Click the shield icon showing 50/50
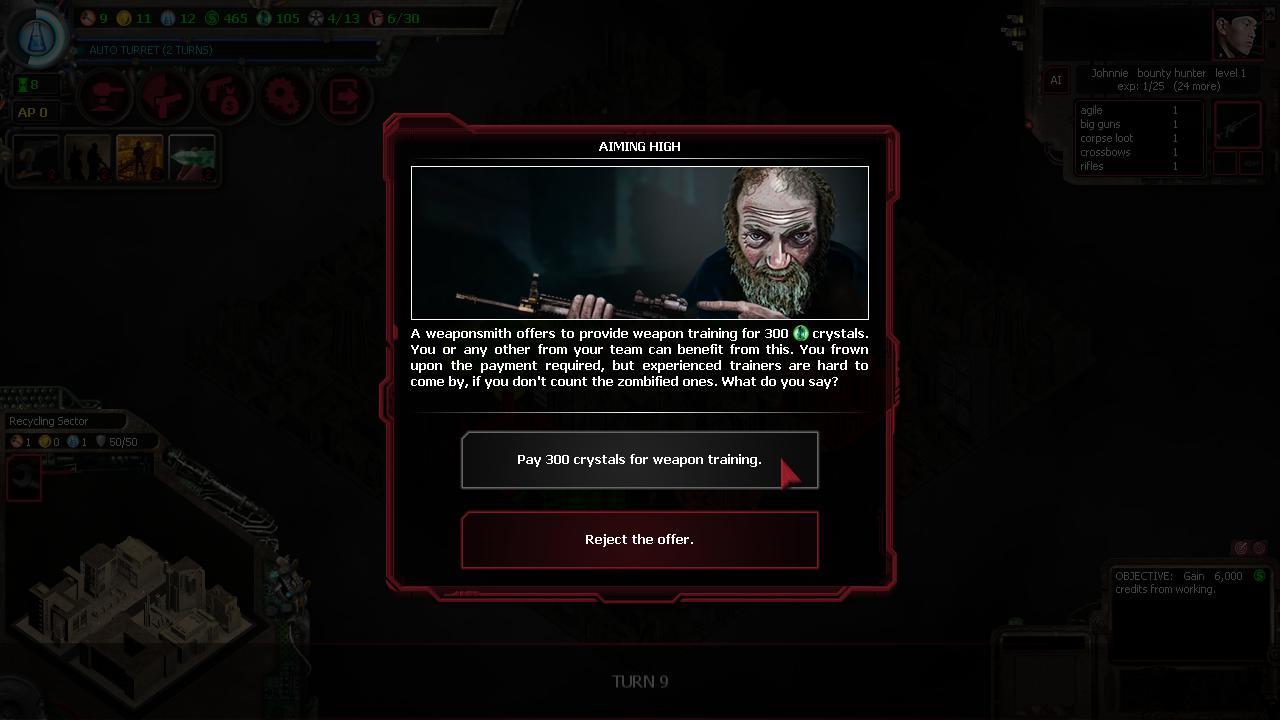 pyautogui.click(x=103, y=441)
